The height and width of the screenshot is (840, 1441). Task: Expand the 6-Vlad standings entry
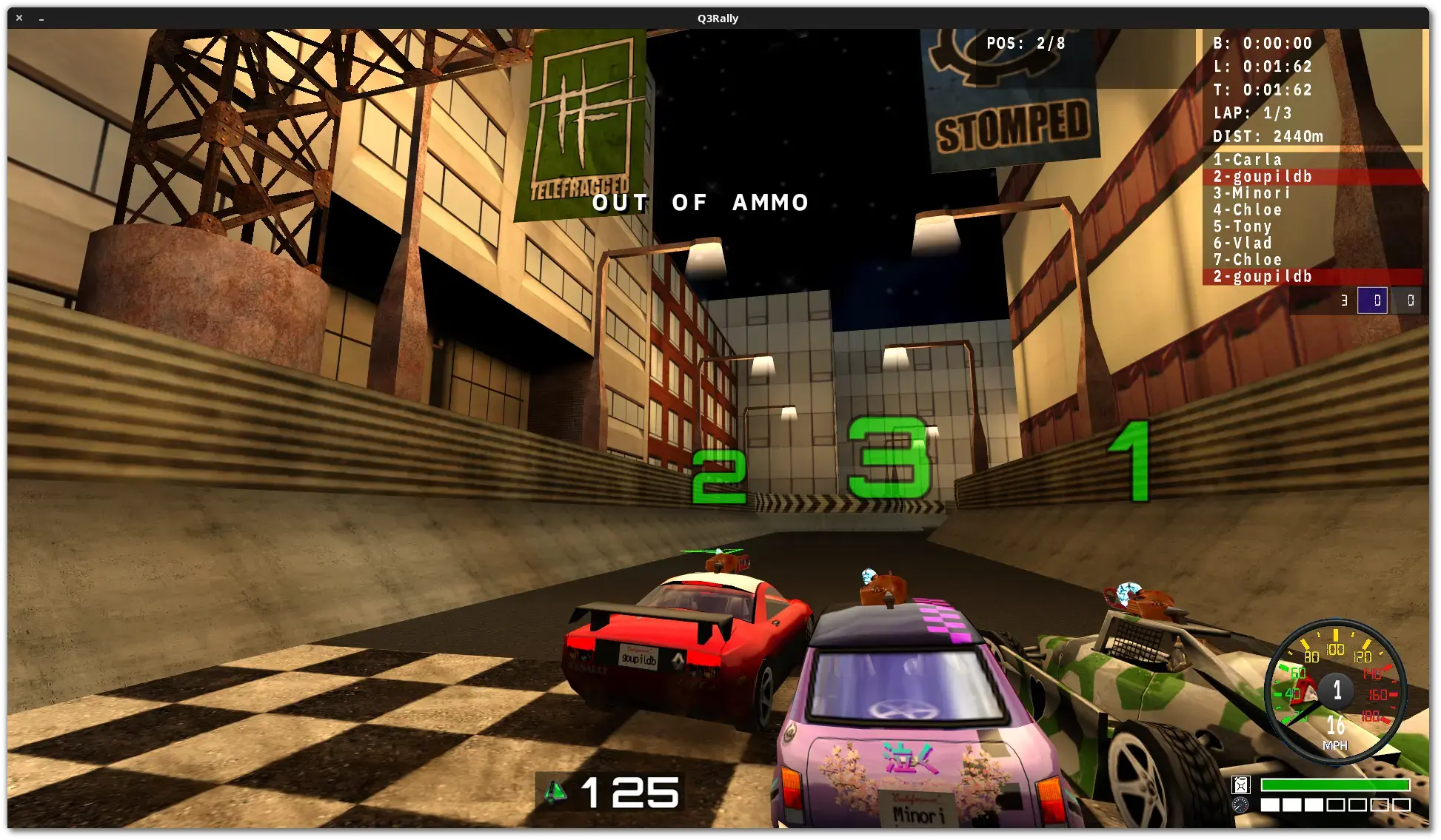(x=1243, y=243)
